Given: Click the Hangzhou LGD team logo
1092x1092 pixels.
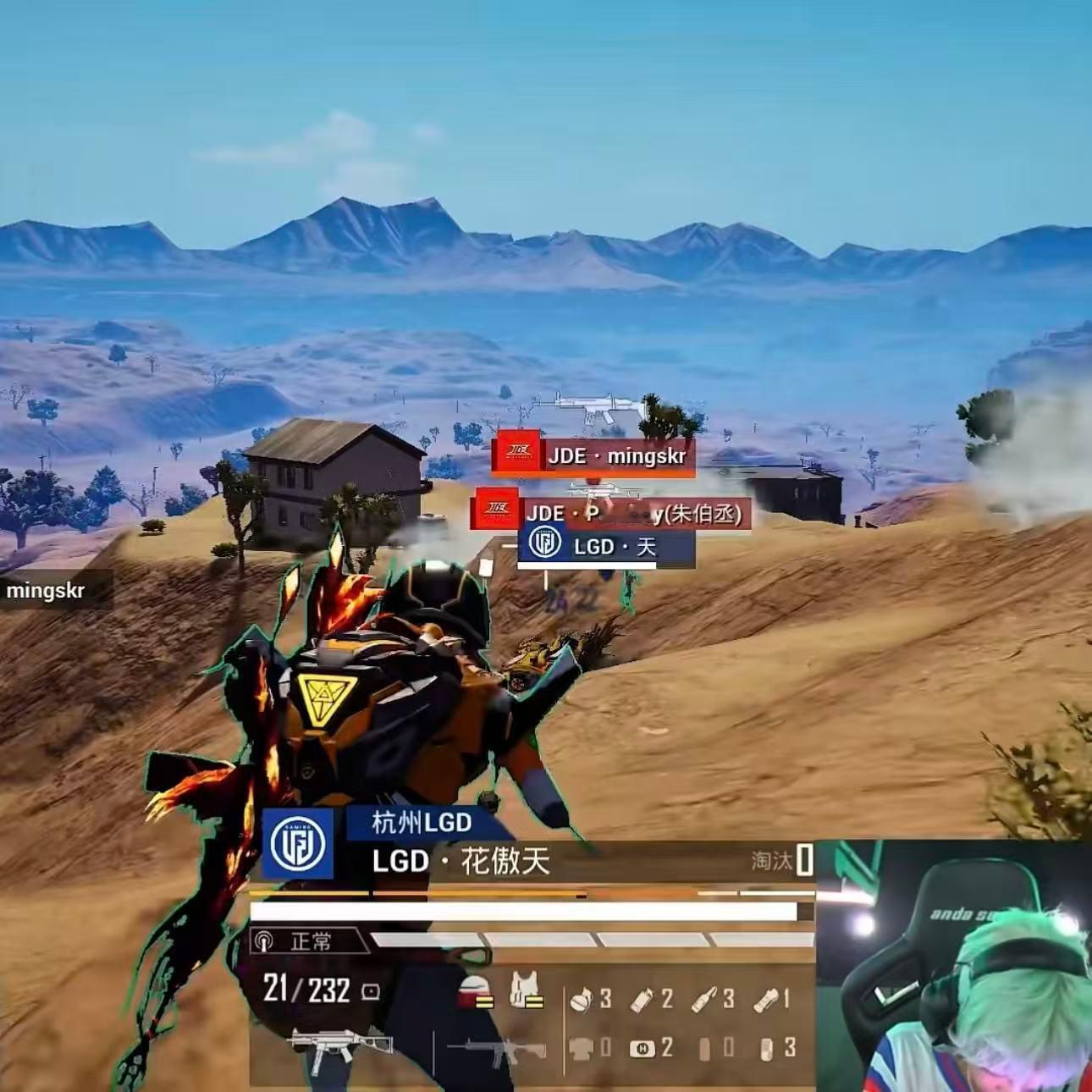Looking at the screenshot, I should [298, 843].
